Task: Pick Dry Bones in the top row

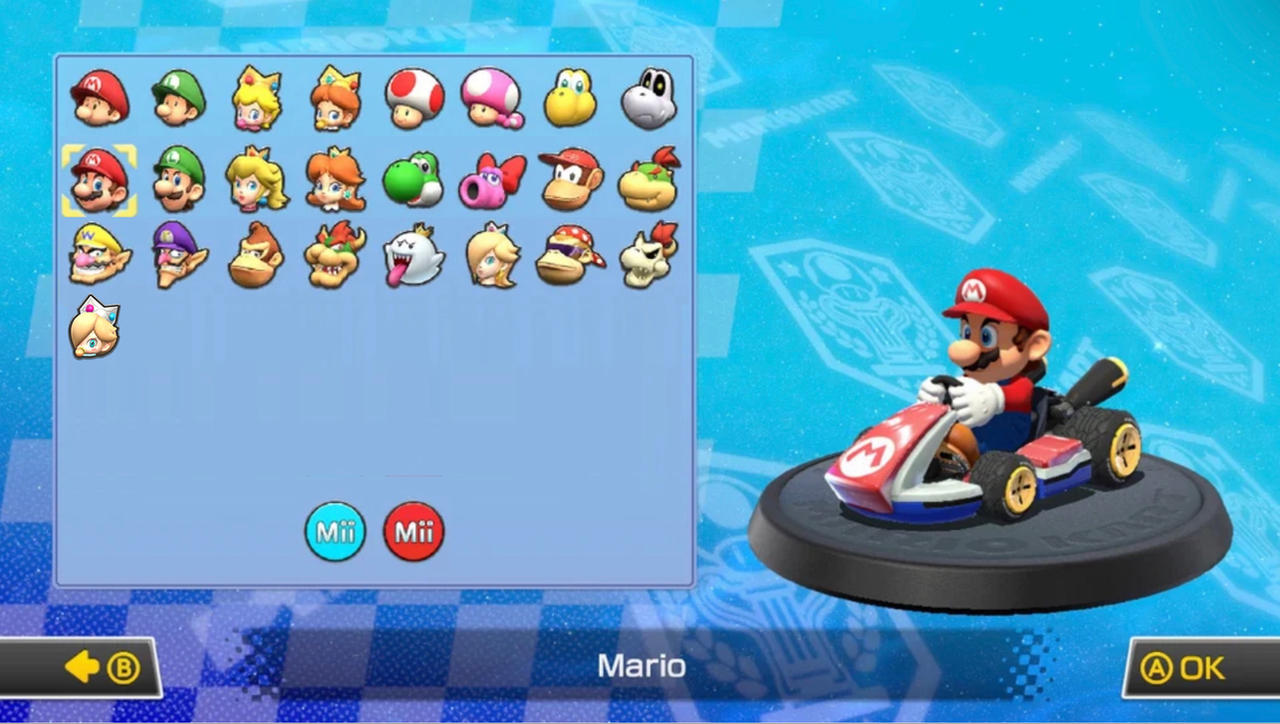Action: pos(648,97)
